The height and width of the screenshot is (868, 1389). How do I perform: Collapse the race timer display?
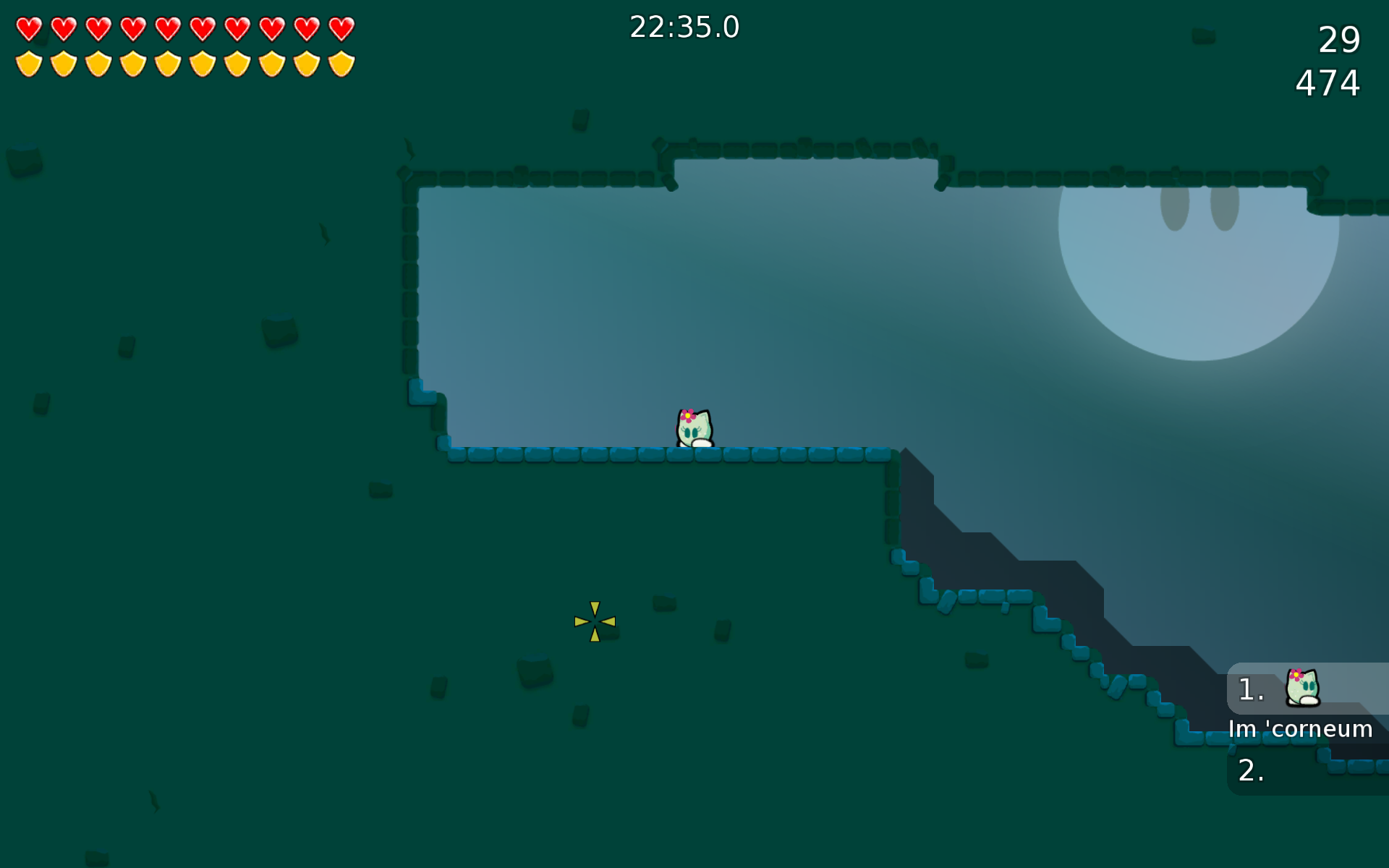[x=682, y=27]
